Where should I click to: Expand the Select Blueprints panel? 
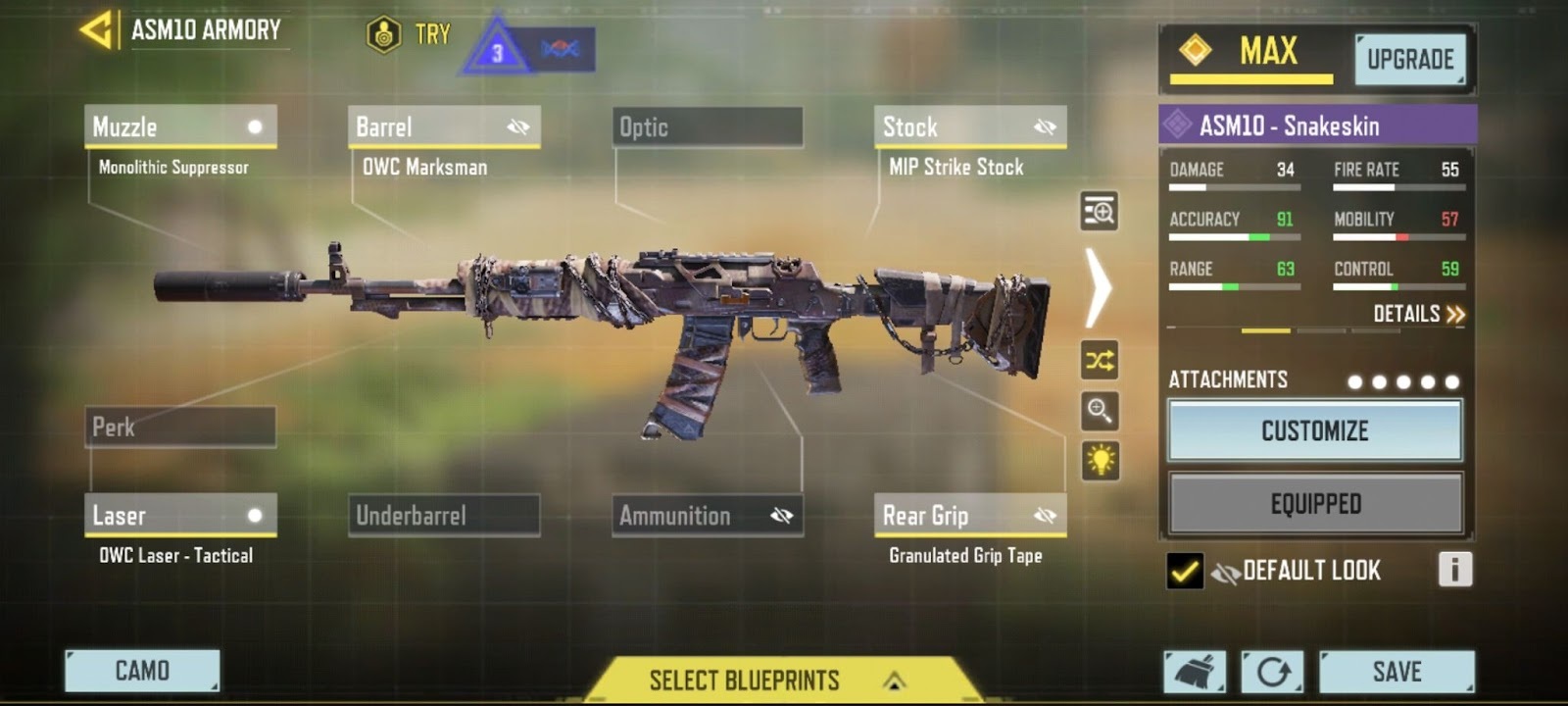774,680
